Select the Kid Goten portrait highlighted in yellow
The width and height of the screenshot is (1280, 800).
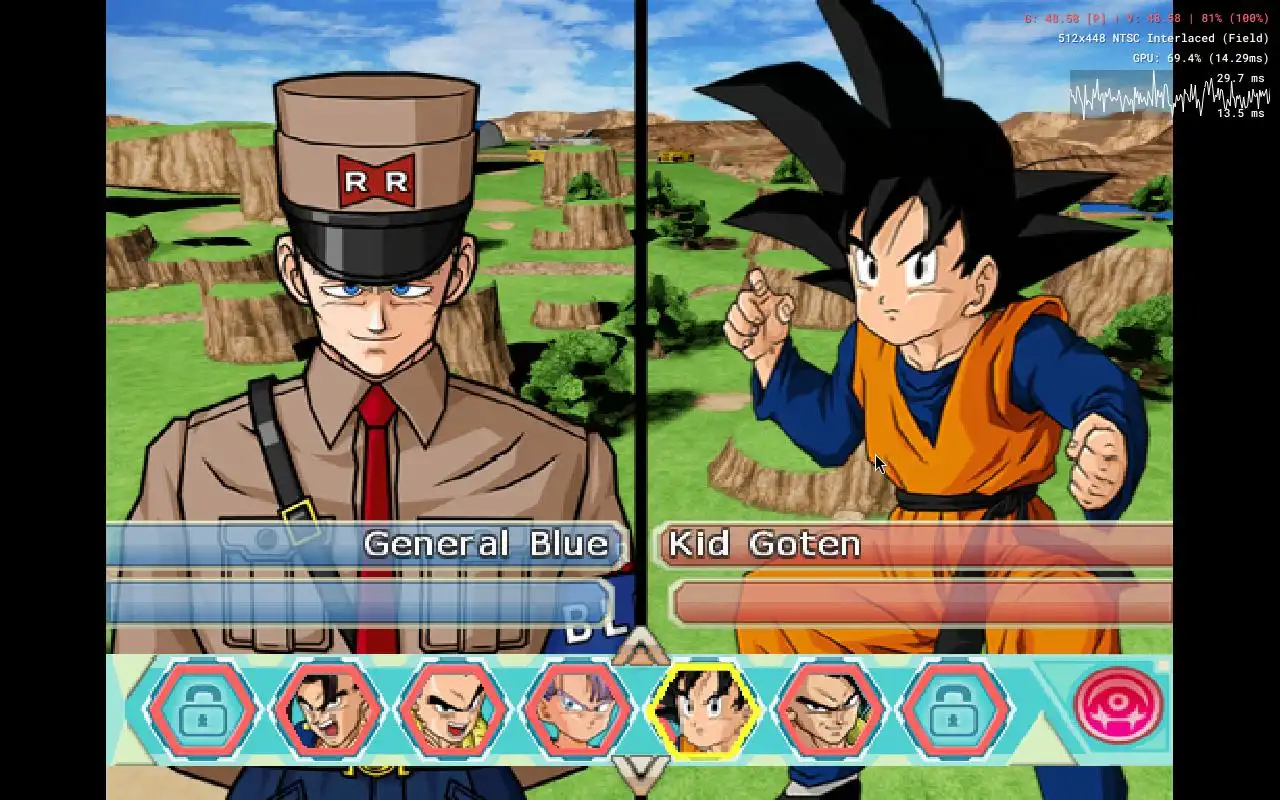[703, 710]
